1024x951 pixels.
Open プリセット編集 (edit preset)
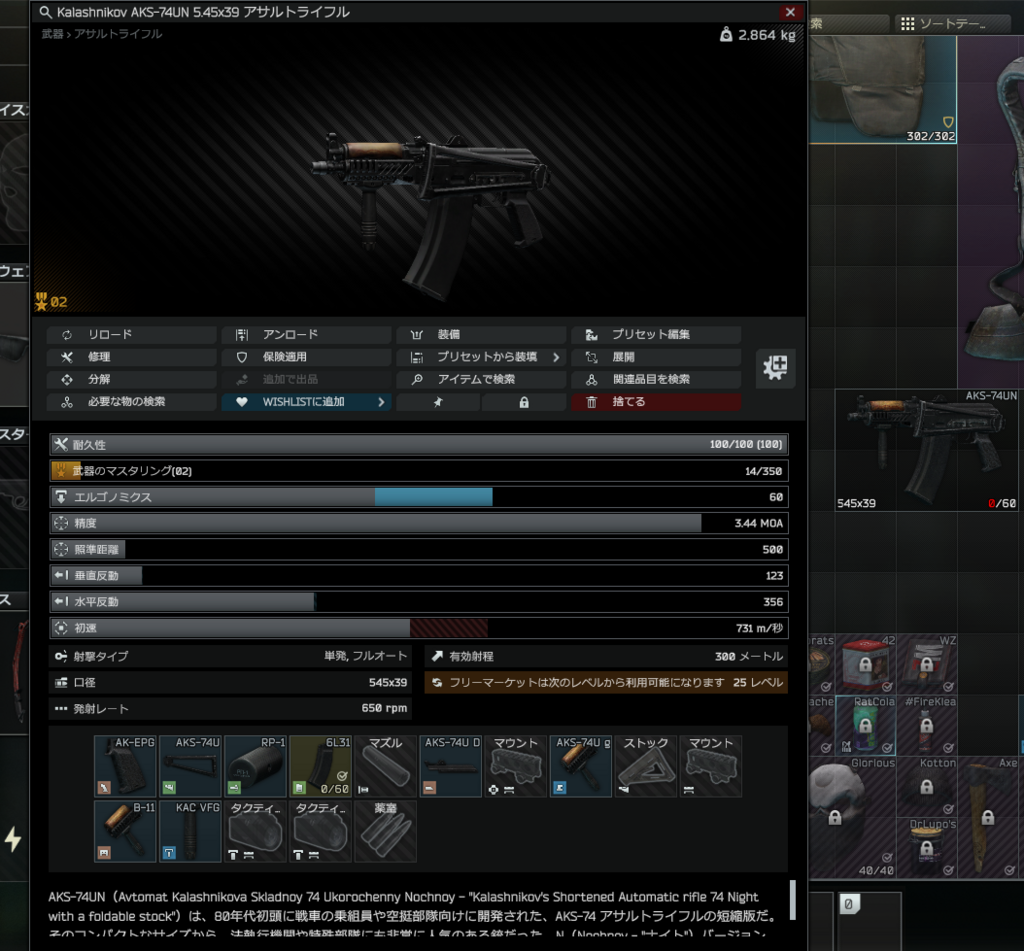(655, 335)
